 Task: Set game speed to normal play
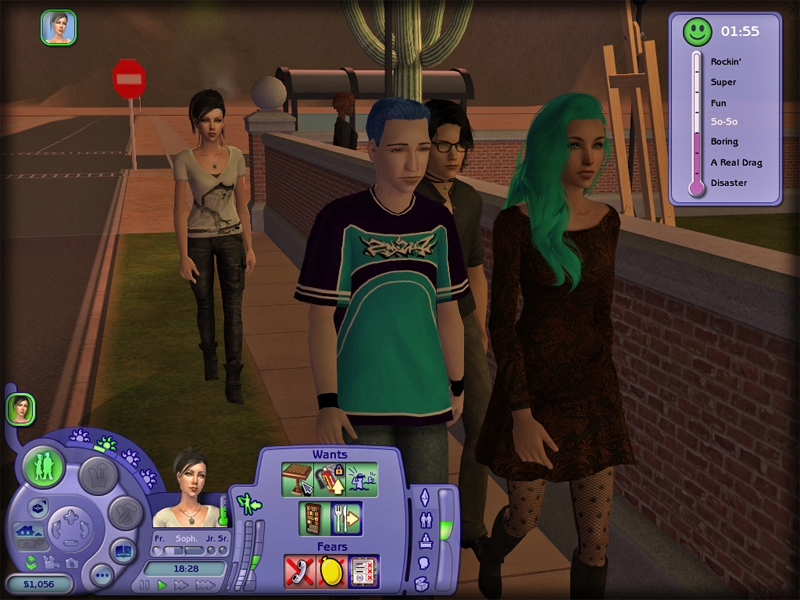click(x=162, y=585)
